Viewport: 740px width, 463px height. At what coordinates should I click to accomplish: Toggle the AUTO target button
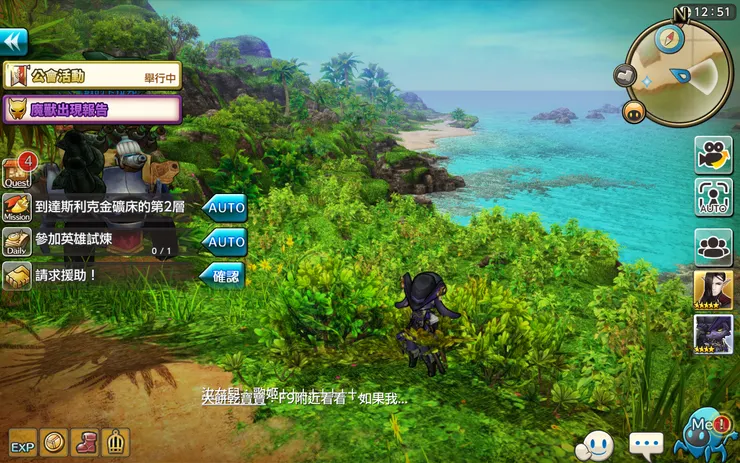(x=713, y=198)
